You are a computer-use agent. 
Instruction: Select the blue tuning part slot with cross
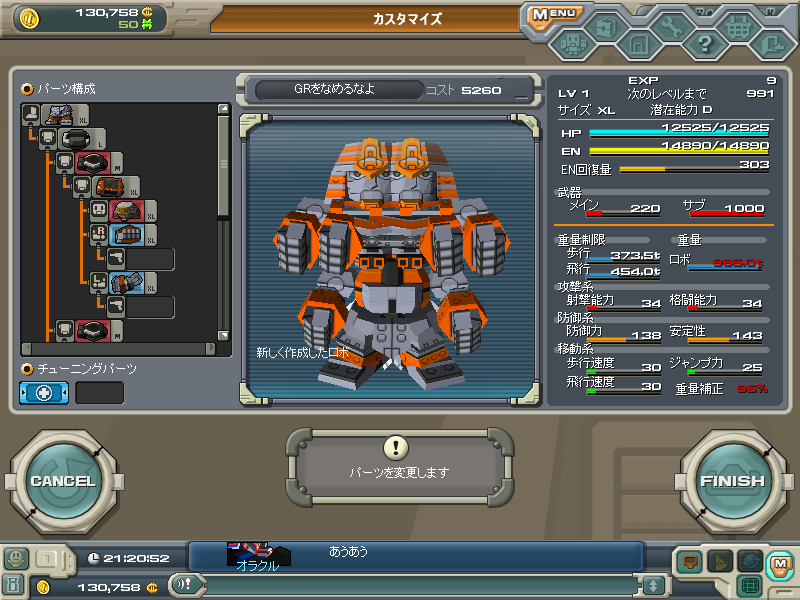pyautogui.click(x=45, y=393)
